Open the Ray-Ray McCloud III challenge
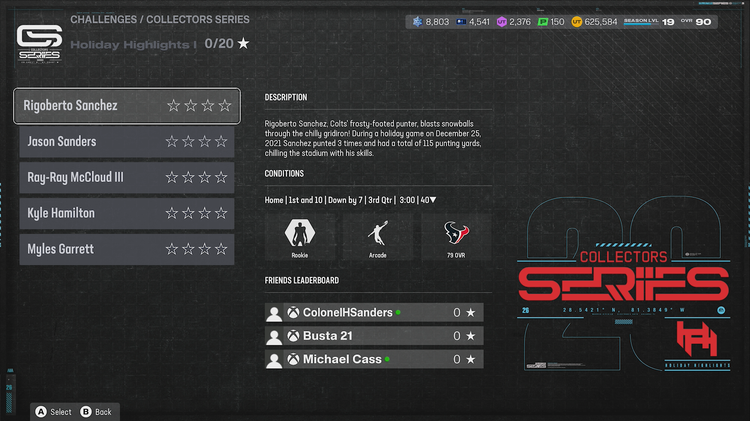 click(x=127, y=178)
